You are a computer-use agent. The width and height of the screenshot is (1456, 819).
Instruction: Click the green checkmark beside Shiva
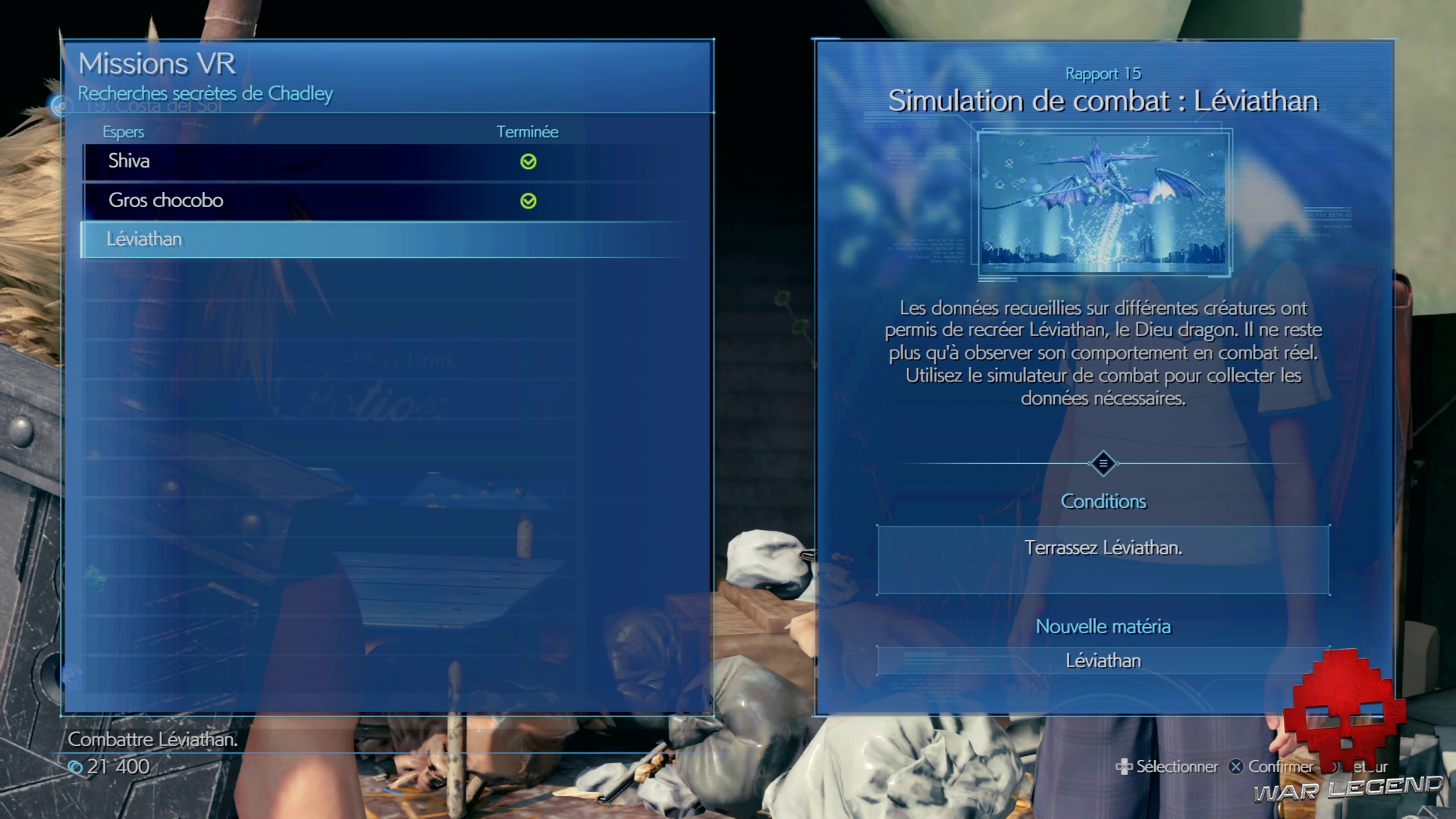(x=530, y=162)
